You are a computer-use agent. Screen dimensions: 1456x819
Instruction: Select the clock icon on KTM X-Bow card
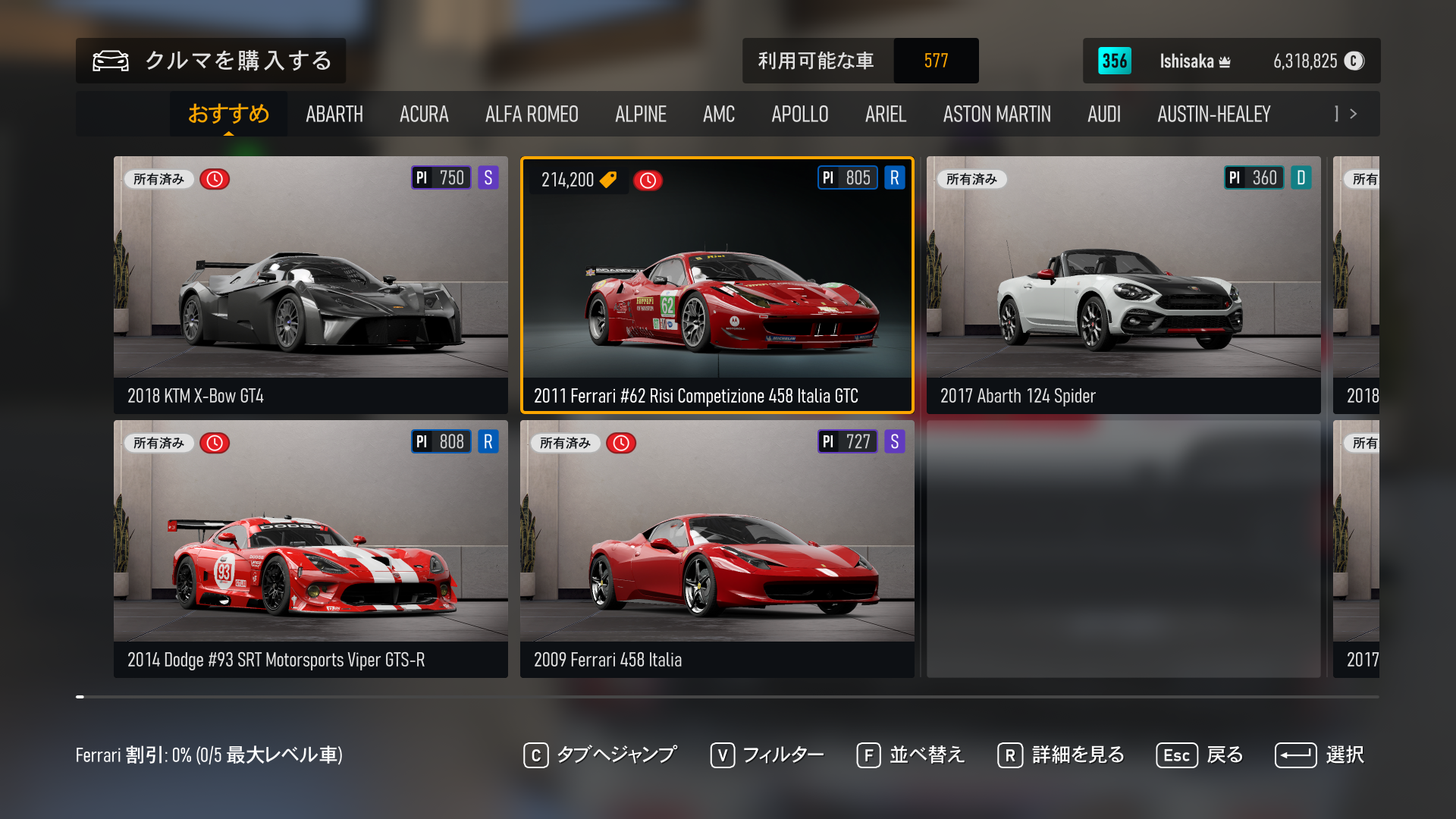click(215, 178)
